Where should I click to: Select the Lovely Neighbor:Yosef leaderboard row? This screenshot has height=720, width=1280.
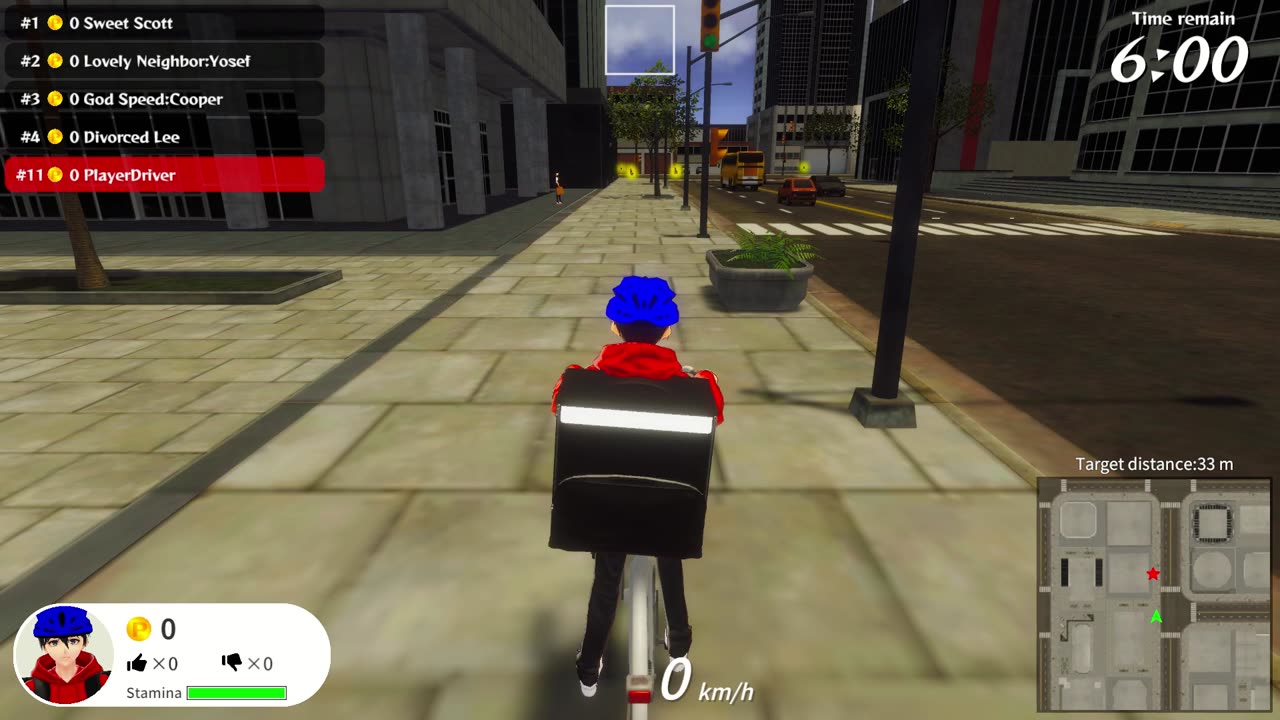pos(164,61)
